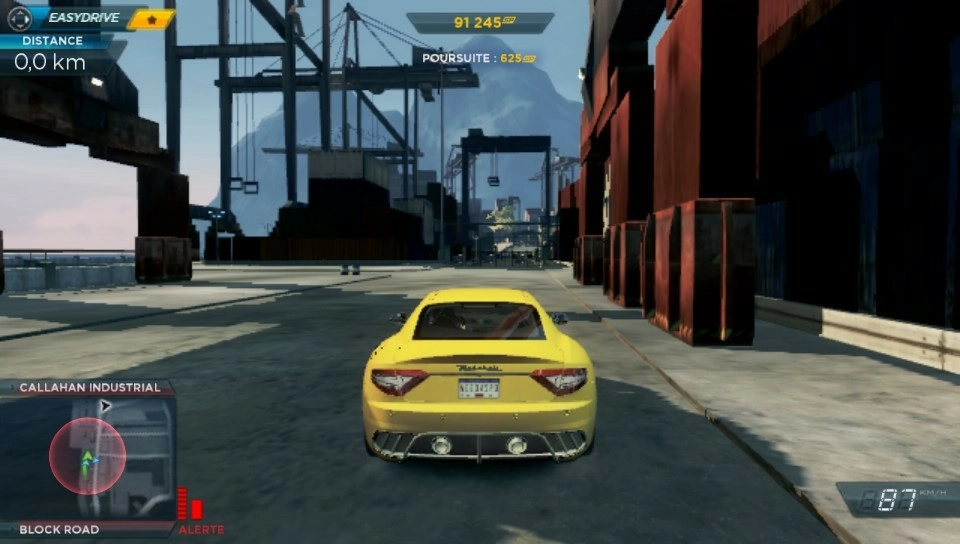Open the EasyDrive menu
This screenshot has width=960, height=544.
coord(80,17)
